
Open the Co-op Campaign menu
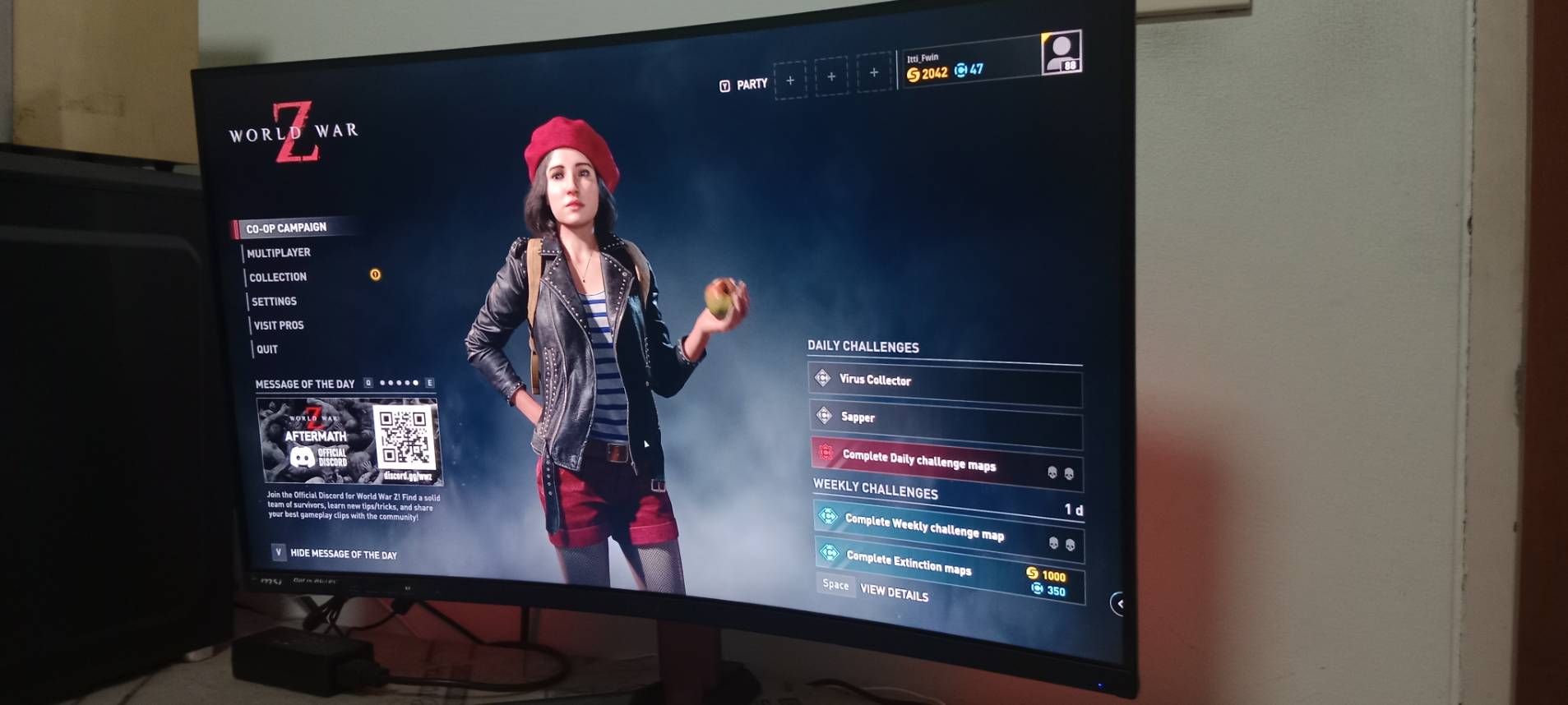pos(286,228)
